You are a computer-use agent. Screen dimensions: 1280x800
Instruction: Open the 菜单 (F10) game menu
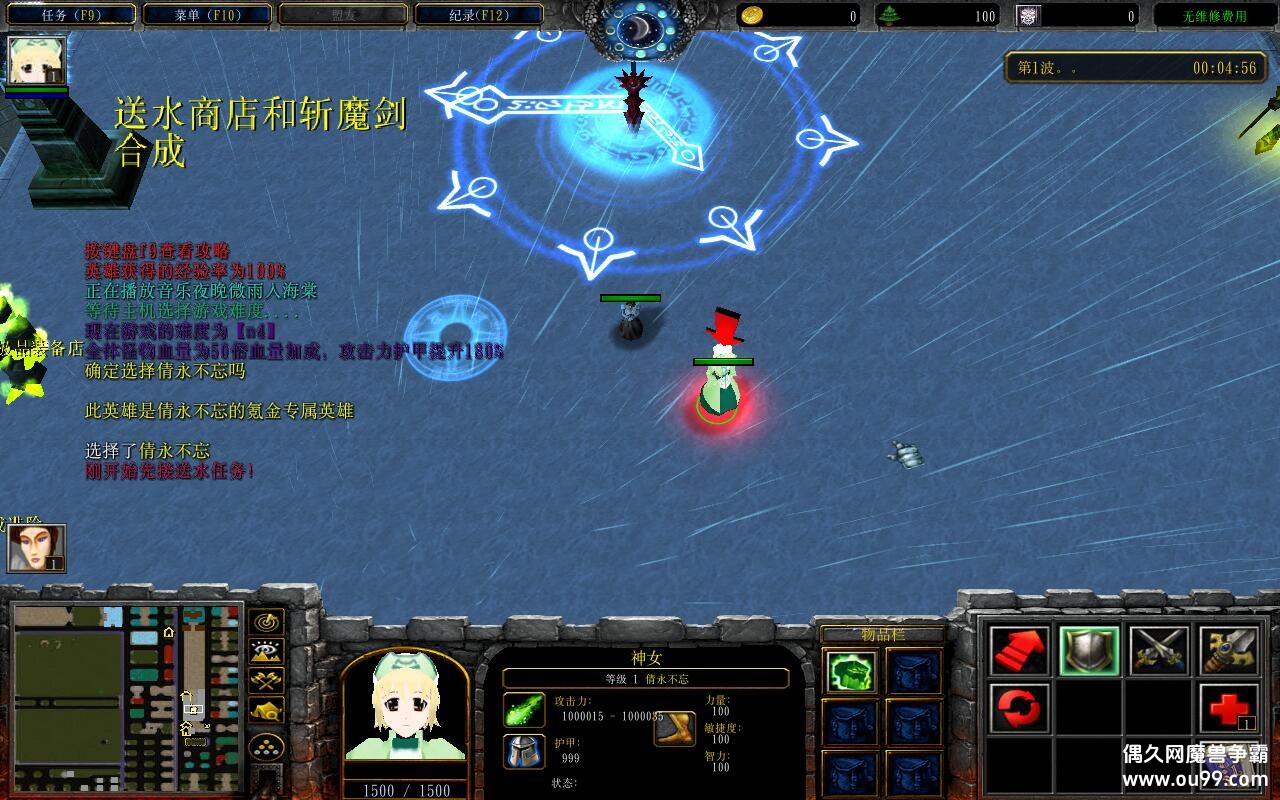point(208,15)
